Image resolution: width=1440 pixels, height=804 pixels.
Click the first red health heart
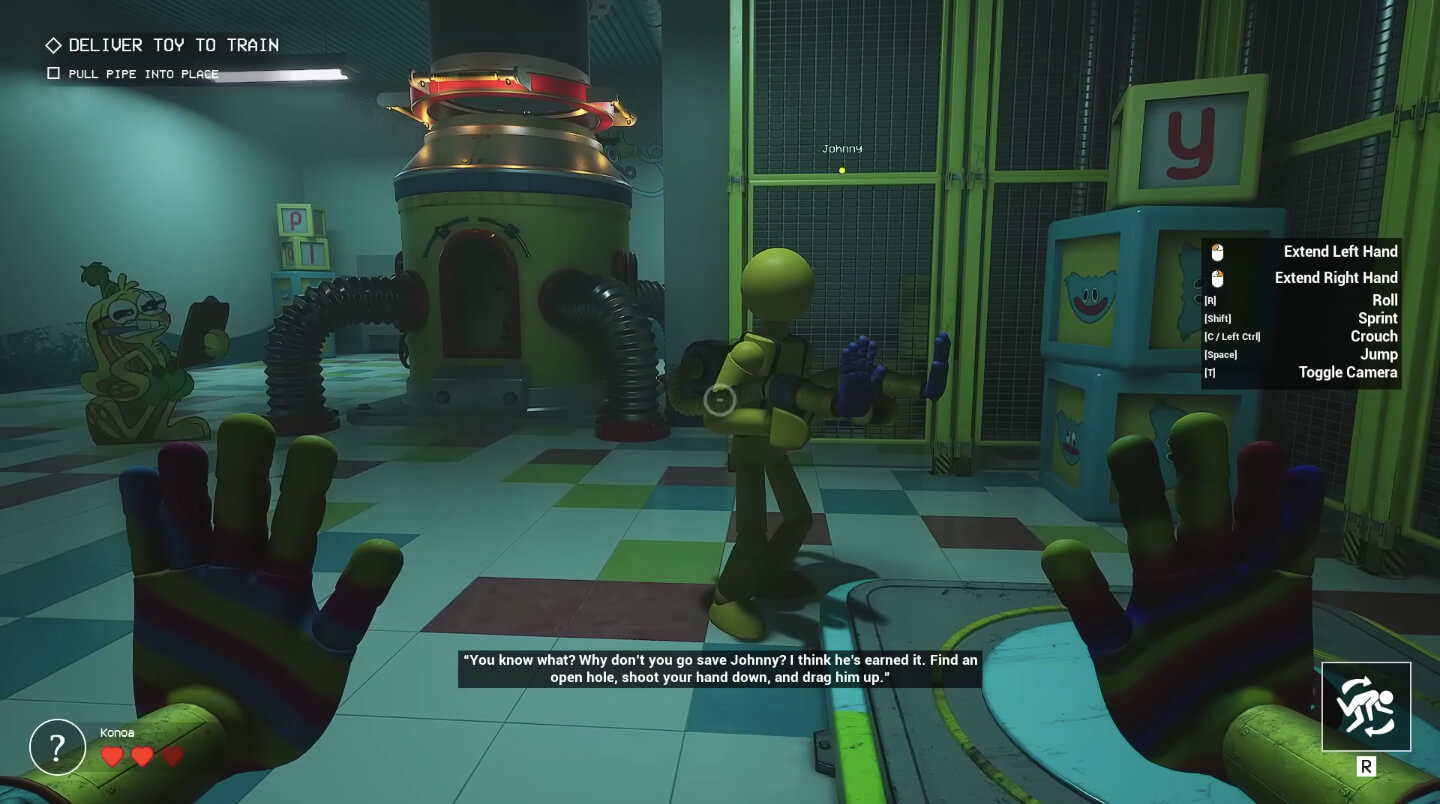tap(112, 757)
